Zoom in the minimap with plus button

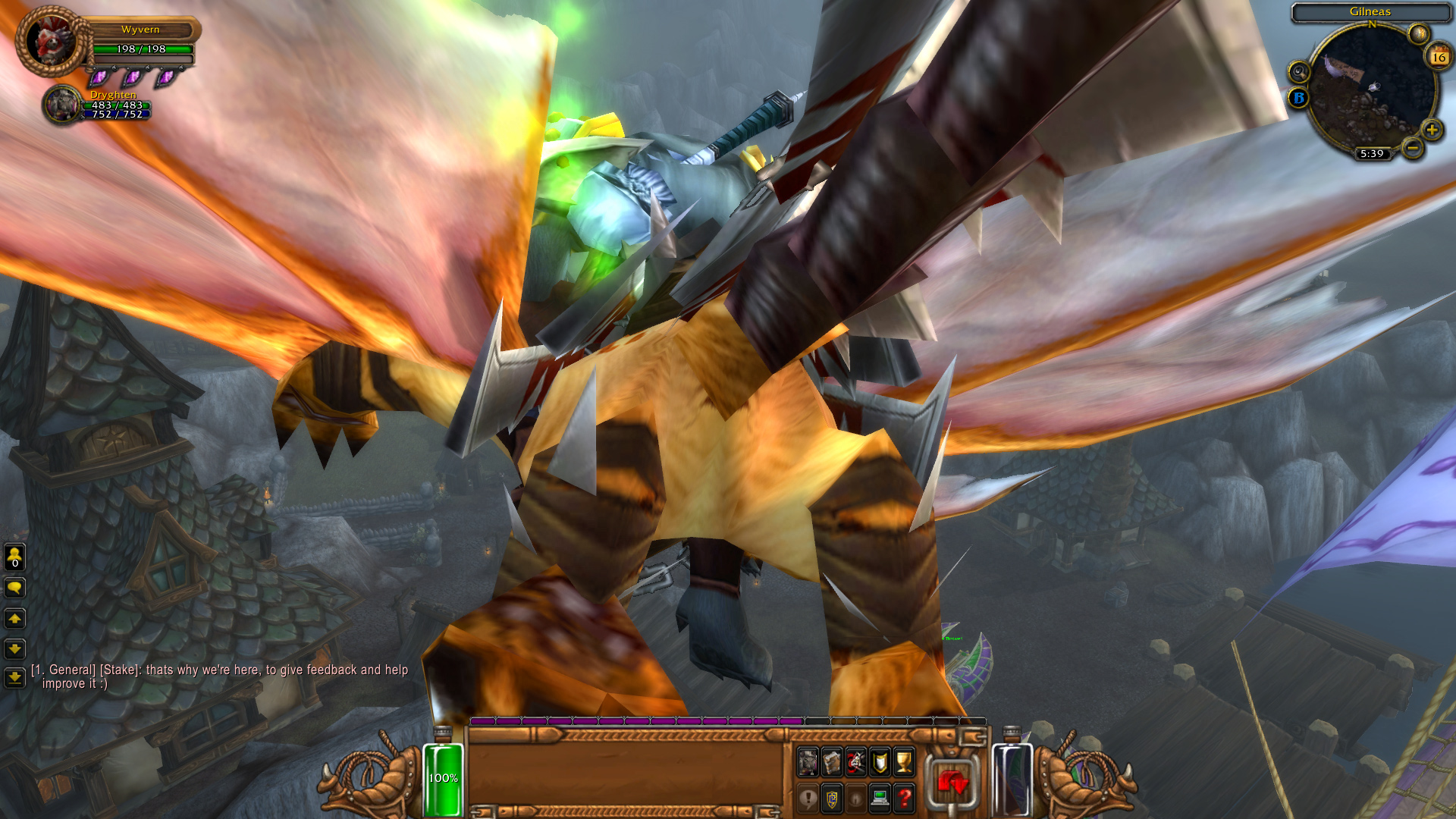pos(1432,130)
